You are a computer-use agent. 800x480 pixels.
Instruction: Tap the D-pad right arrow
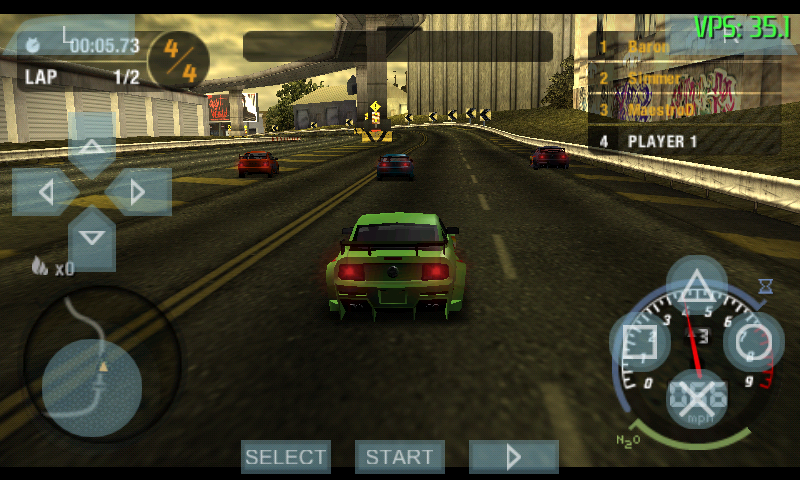139,191
